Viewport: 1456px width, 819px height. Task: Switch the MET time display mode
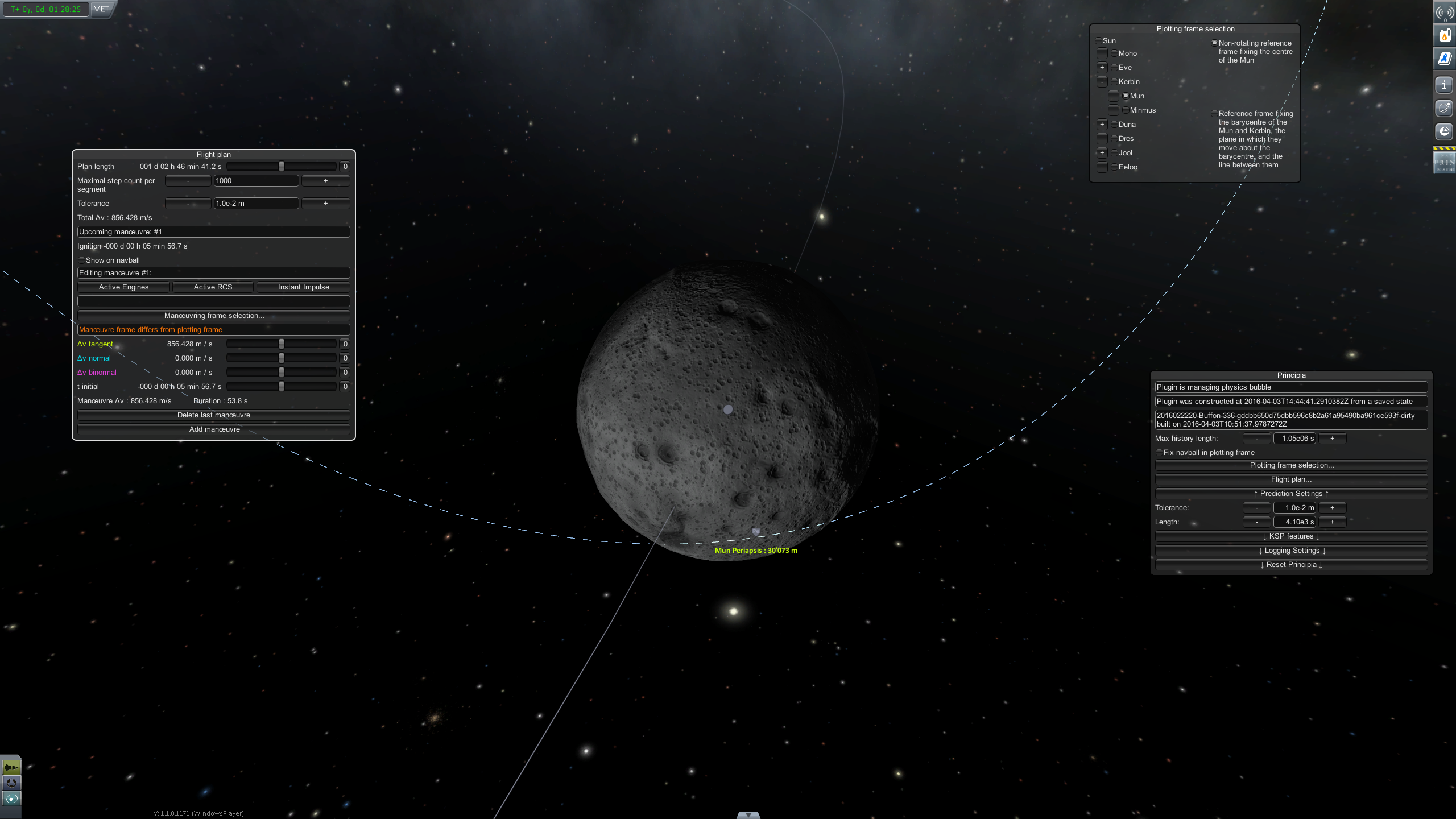pyautogui.click(x=101, y=9)
